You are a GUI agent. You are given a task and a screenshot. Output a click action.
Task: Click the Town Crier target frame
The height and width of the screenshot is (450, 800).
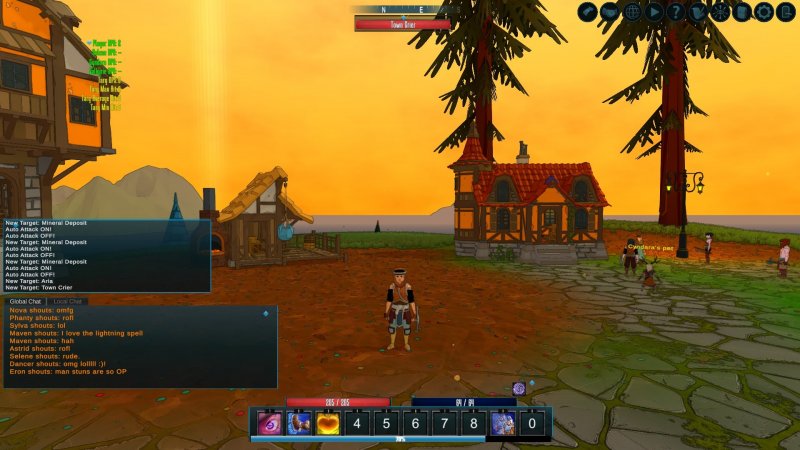[x=402, y=23]
